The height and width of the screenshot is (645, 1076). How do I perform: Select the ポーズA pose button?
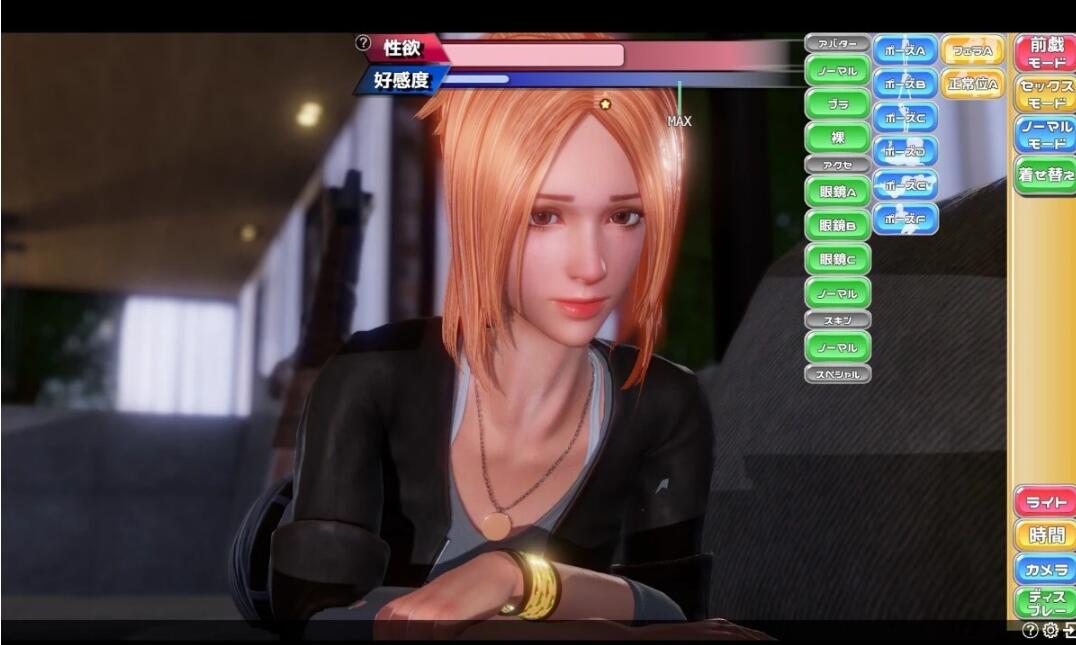[905, 50]
